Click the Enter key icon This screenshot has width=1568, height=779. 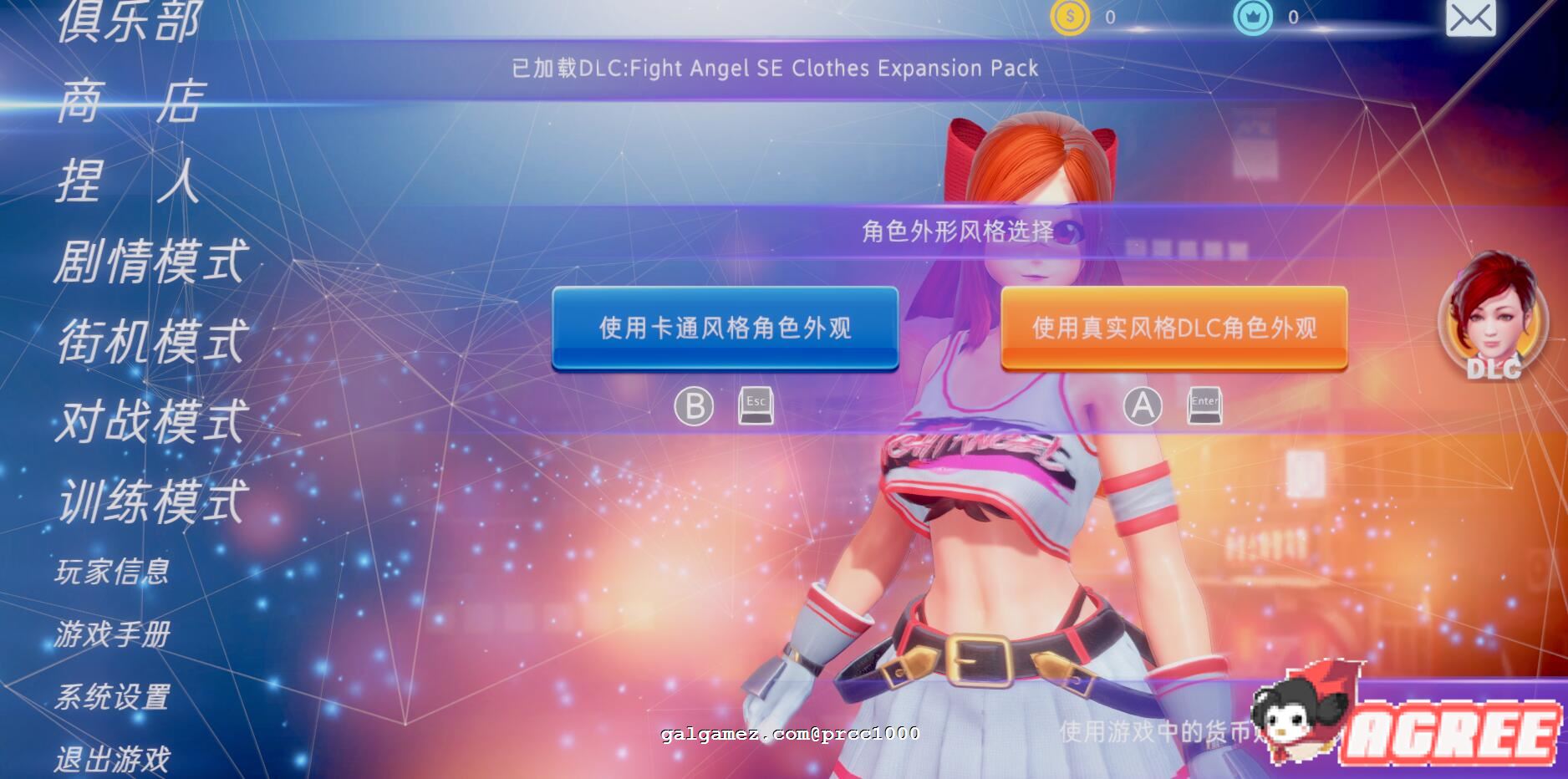coord(1204,407)
